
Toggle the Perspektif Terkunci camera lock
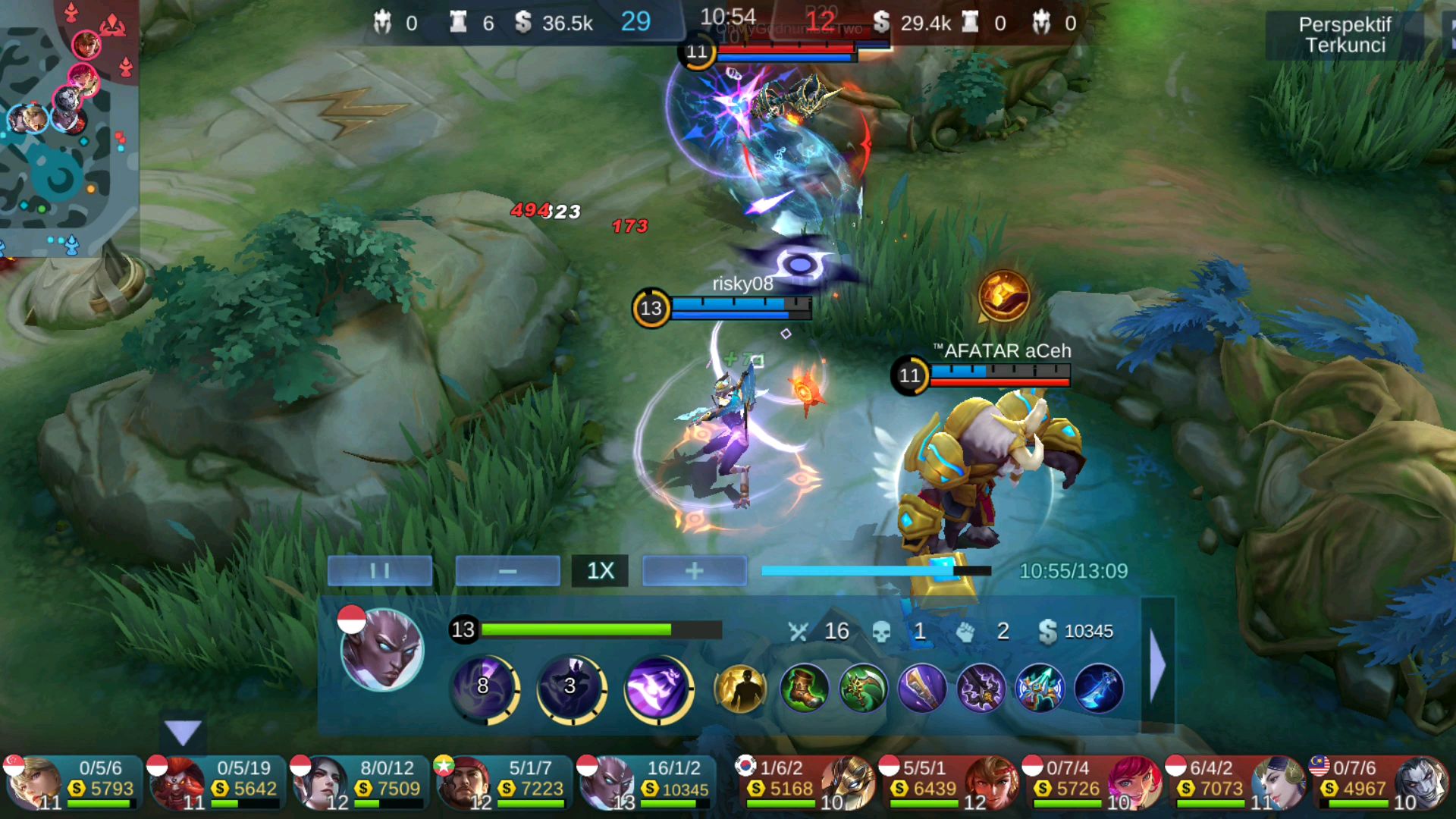(x=1345, y=35)
